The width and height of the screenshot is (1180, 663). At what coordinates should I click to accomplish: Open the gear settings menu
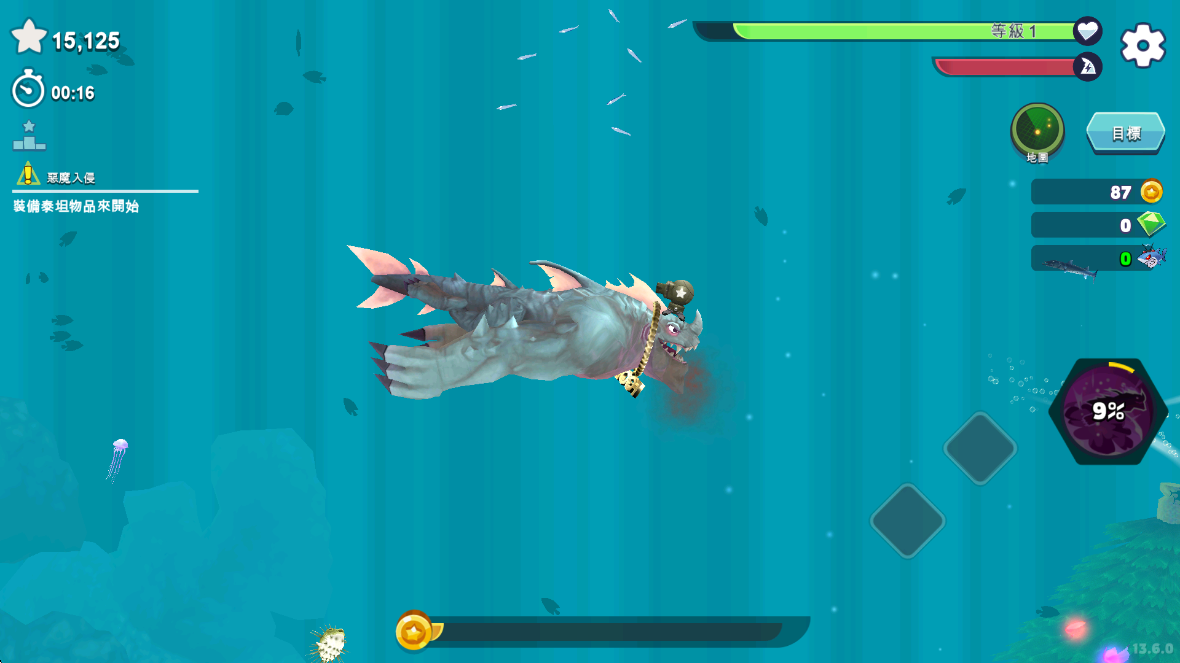[x=1143, y=46]
